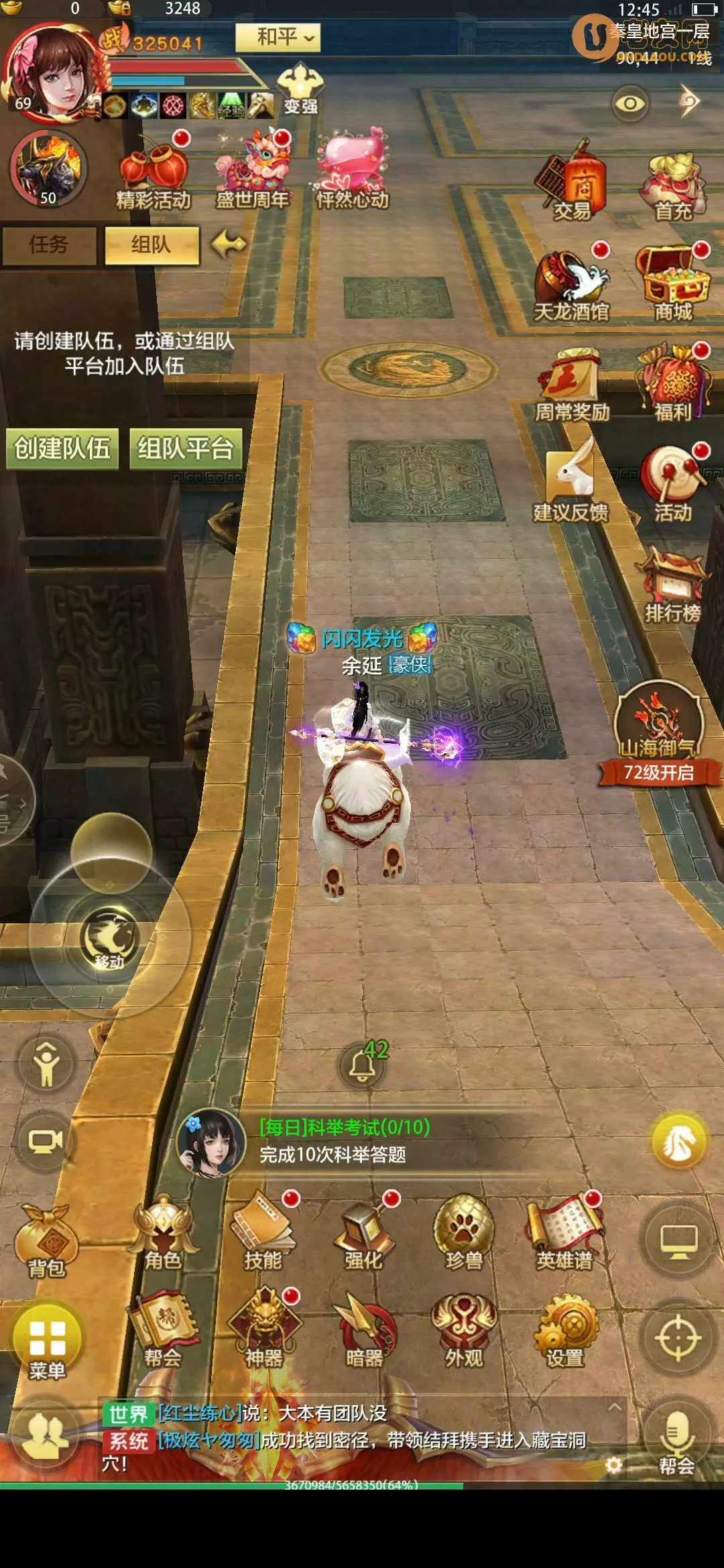Tap the 创建队伍 create team button
724x1568 pixels.
62,448
